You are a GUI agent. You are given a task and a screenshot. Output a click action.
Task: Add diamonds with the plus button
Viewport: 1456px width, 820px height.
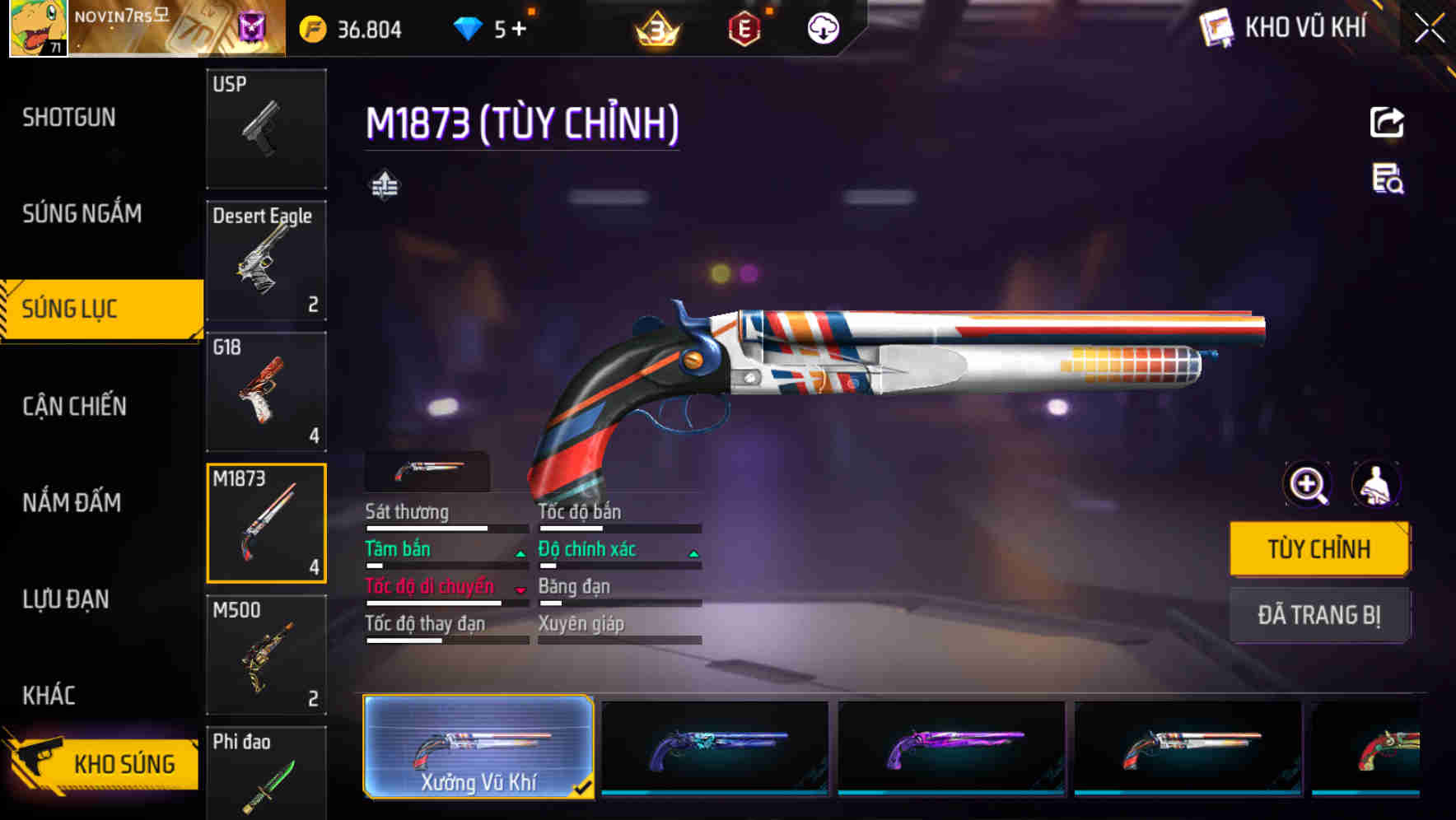[x=519, y=29]
